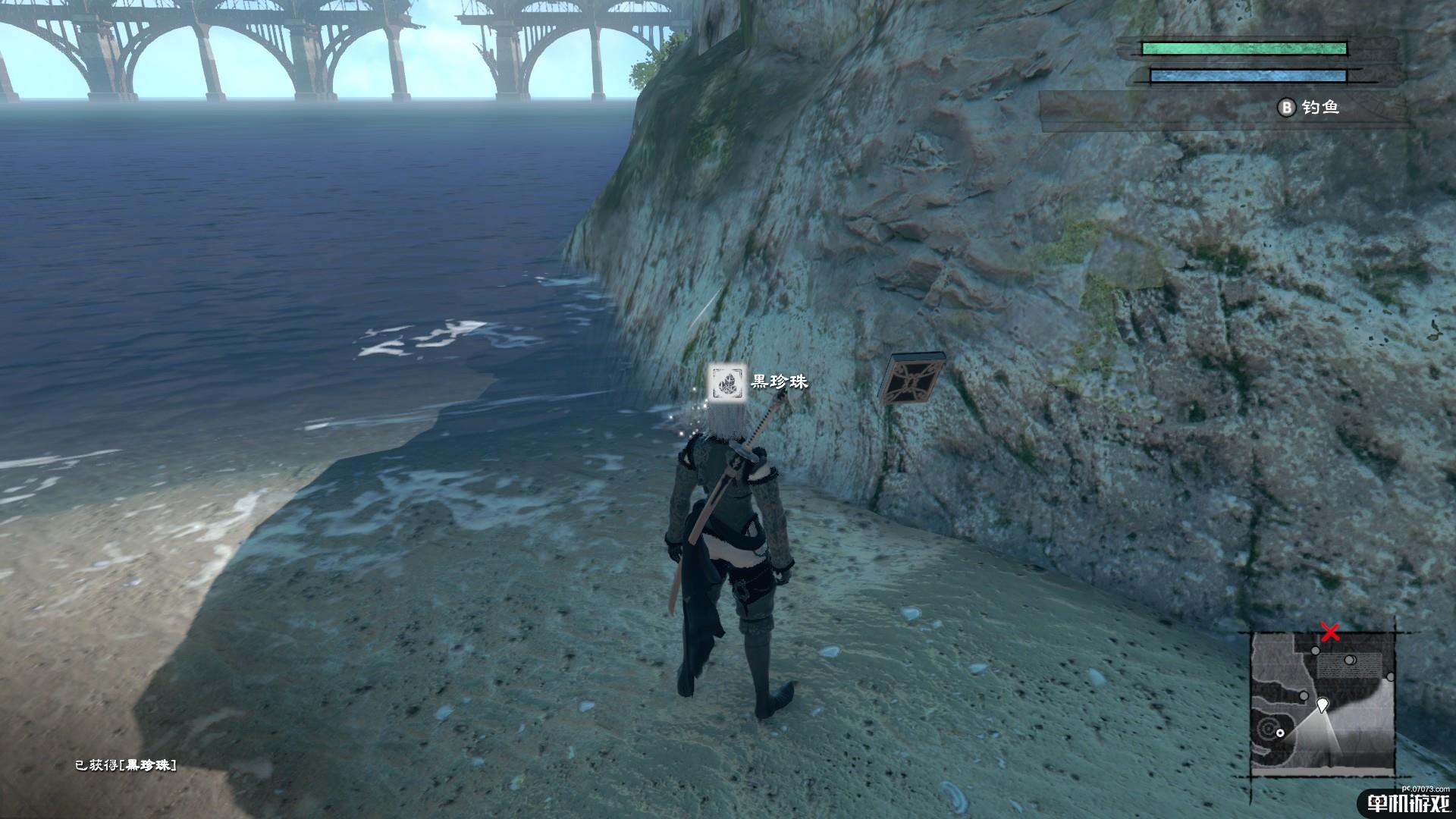The image size is (1456, 819).
Task: Click the white player arrow on minimap
Action: tap(1323, 705)
